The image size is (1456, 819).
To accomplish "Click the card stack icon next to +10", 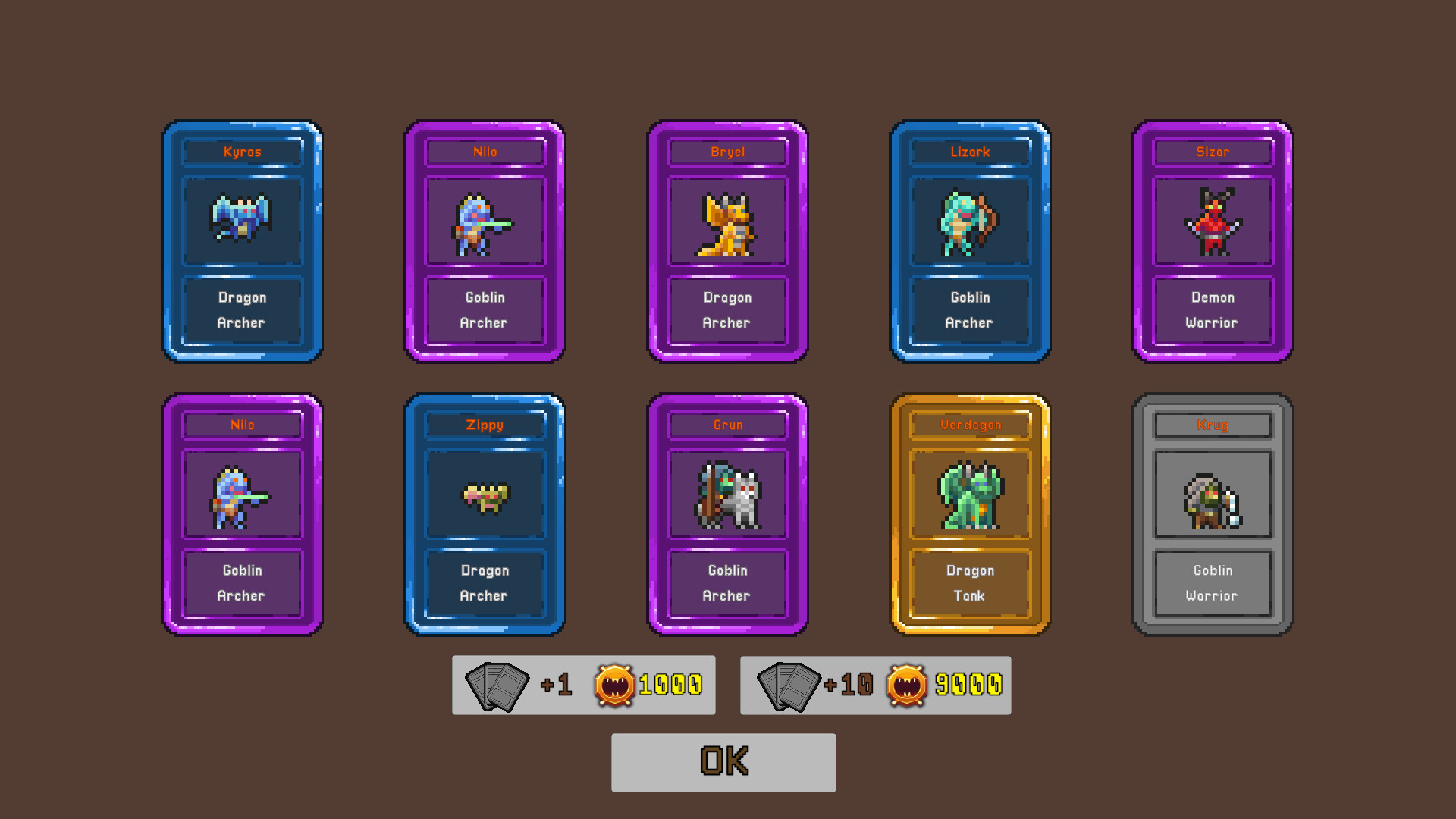I will [x=789, y=685].
